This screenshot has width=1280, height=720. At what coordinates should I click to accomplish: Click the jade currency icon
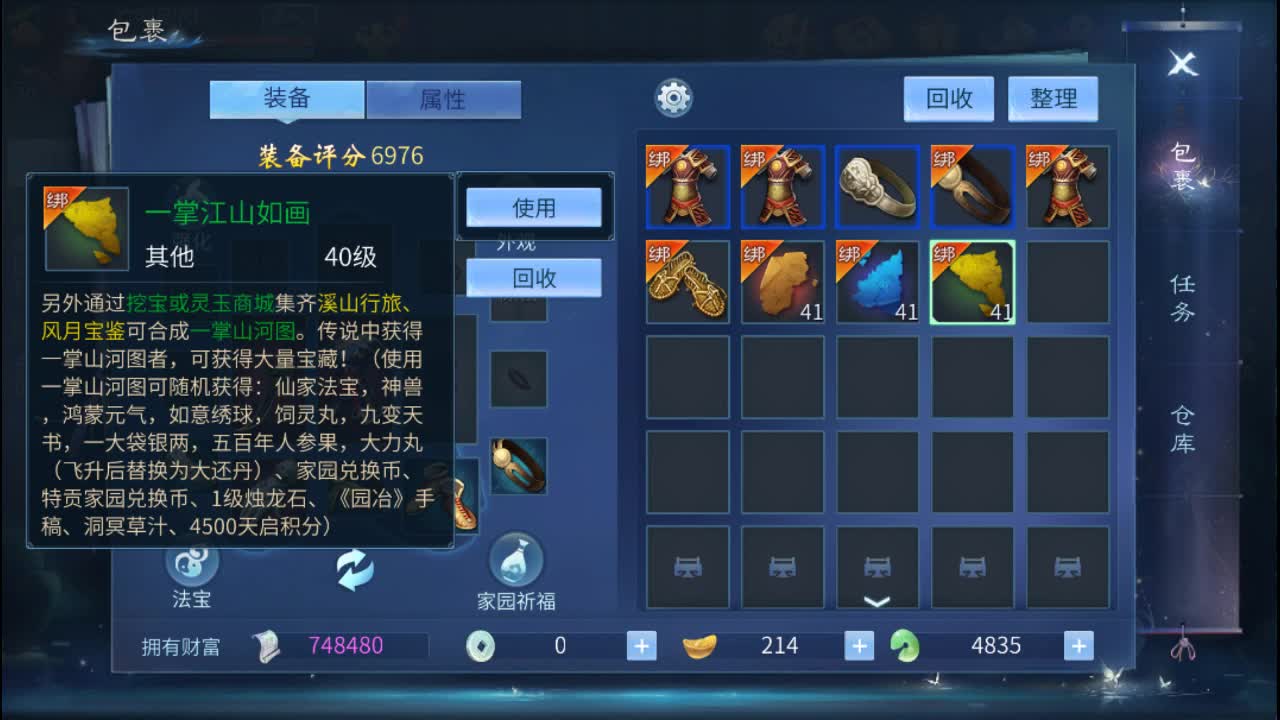(x=905, y=645)
